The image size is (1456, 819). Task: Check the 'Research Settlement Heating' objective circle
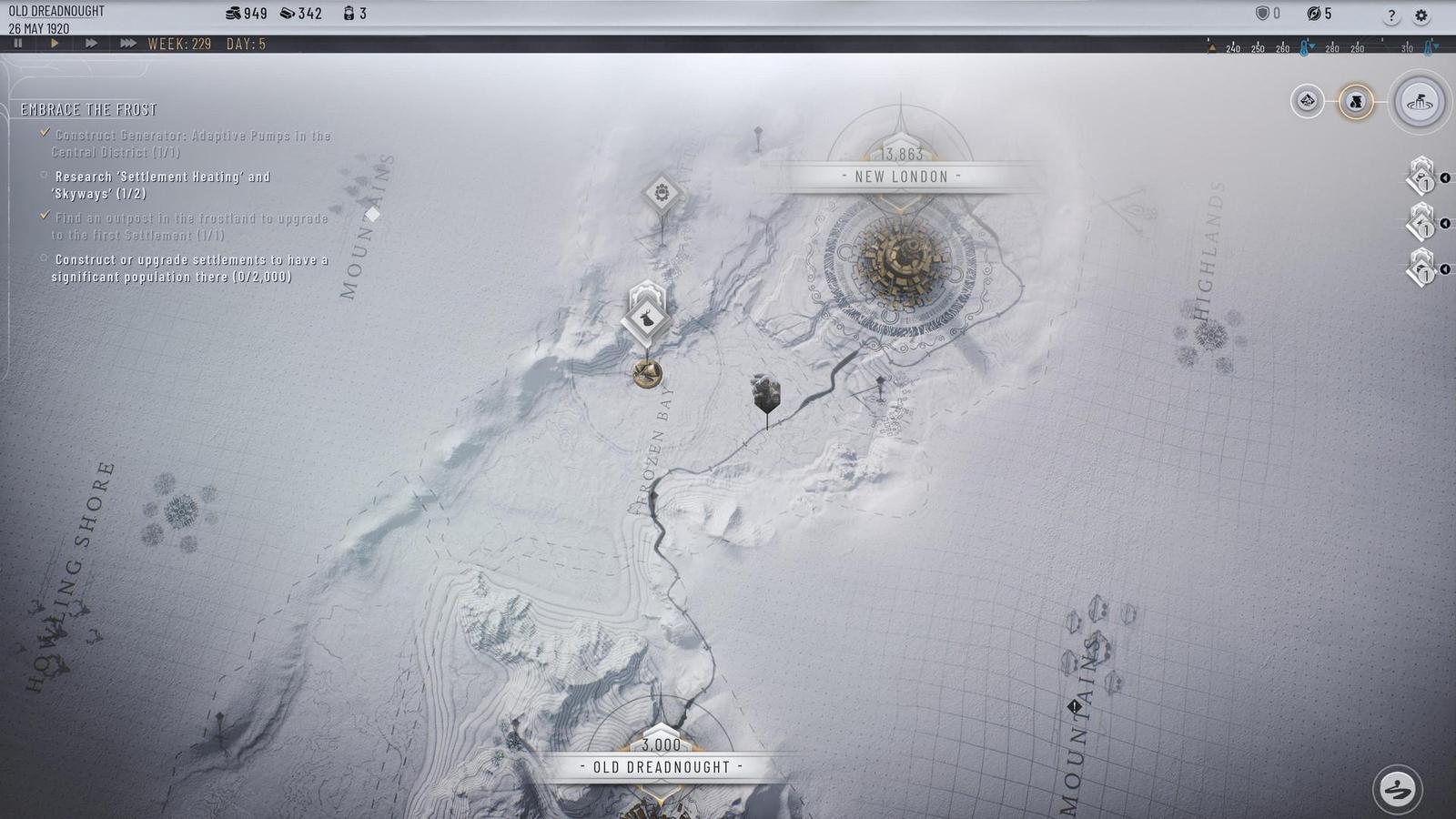click(44, 175)
